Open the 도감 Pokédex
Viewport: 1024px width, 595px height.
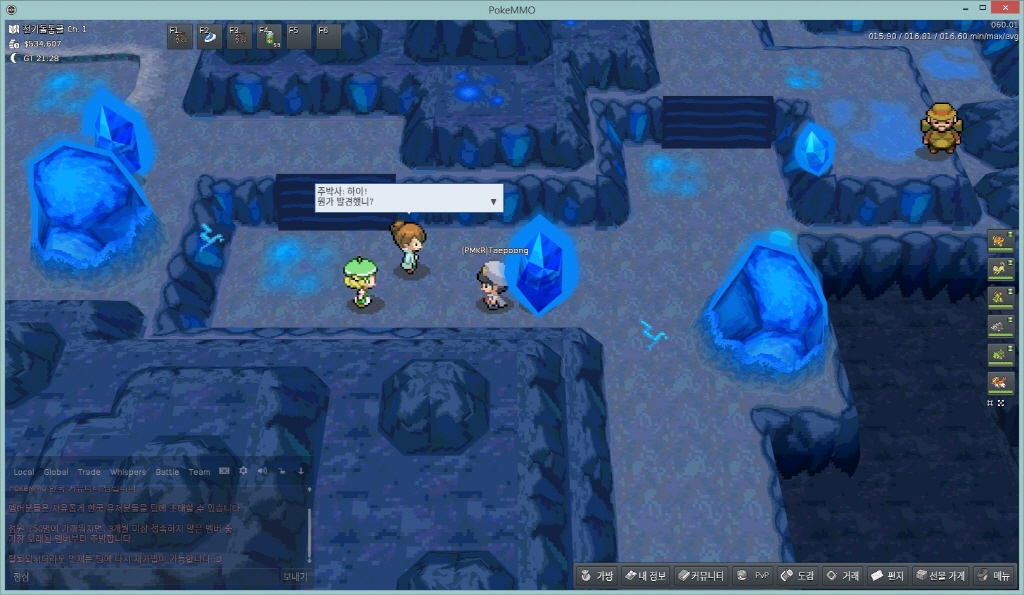tap(797, 576)
